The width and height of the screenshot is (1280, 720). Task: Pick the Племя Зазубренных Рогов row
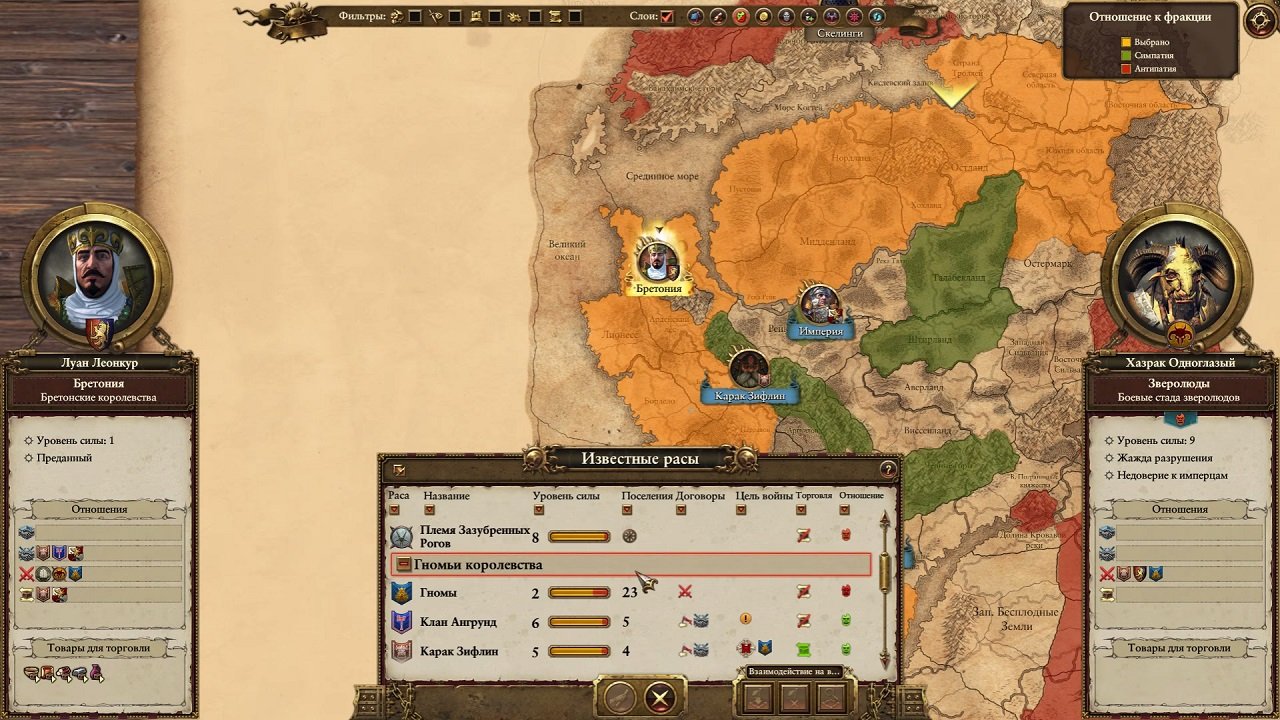point(500,537)
